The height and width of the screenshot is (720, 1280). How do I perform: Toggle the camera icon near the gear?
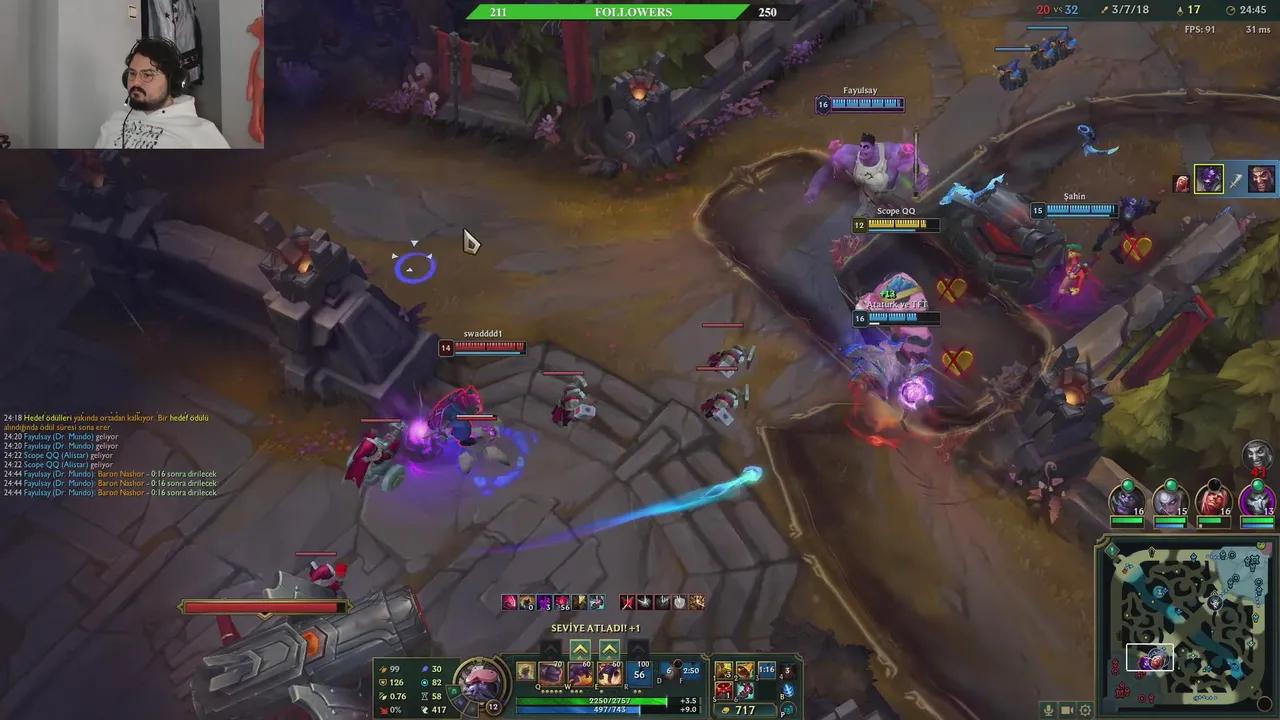pos(1068,710)
